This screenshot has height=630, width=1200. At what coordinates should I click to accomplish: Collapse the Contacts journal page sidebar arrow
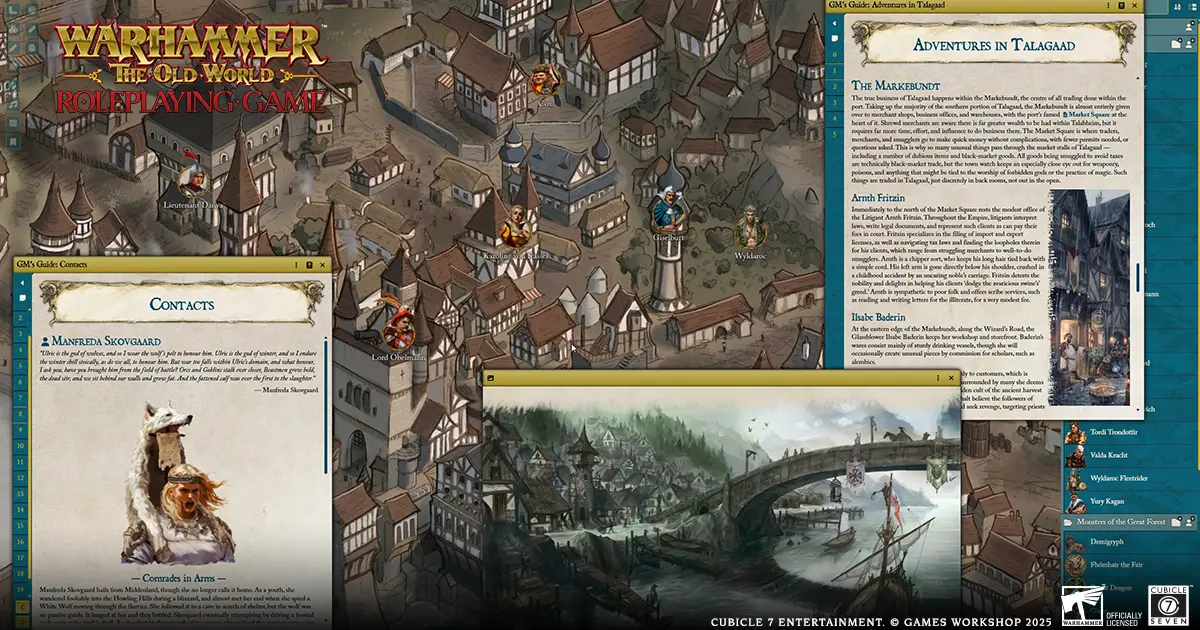[x=21, y=284]
